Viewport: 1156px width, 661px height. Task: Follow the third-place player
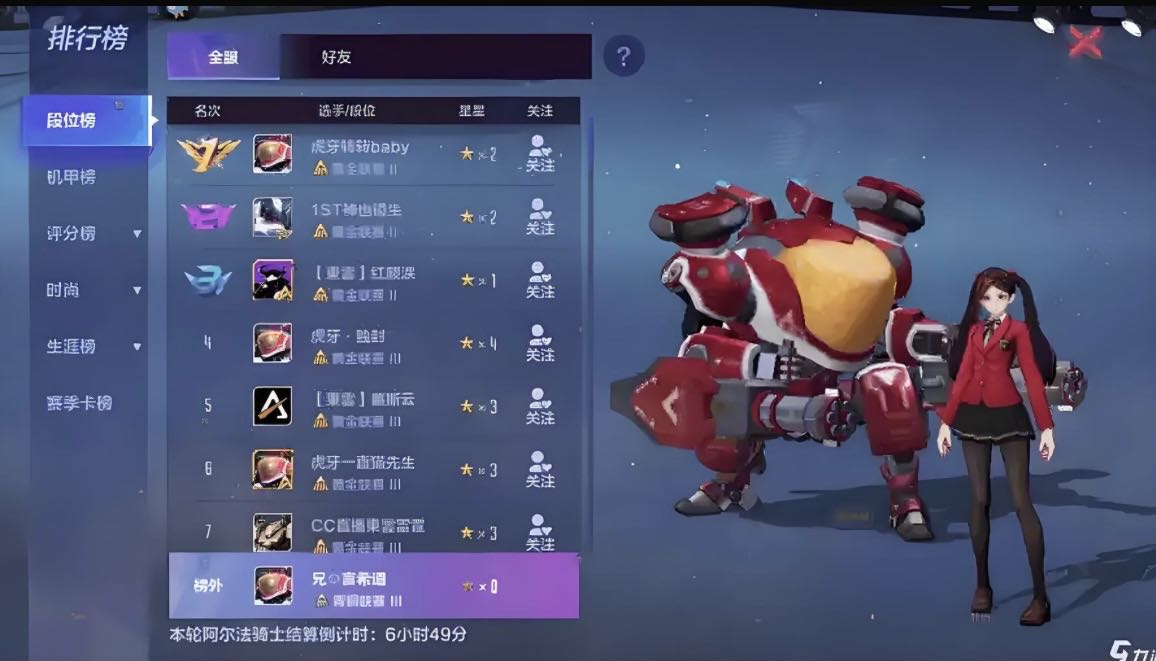(540, 281)
